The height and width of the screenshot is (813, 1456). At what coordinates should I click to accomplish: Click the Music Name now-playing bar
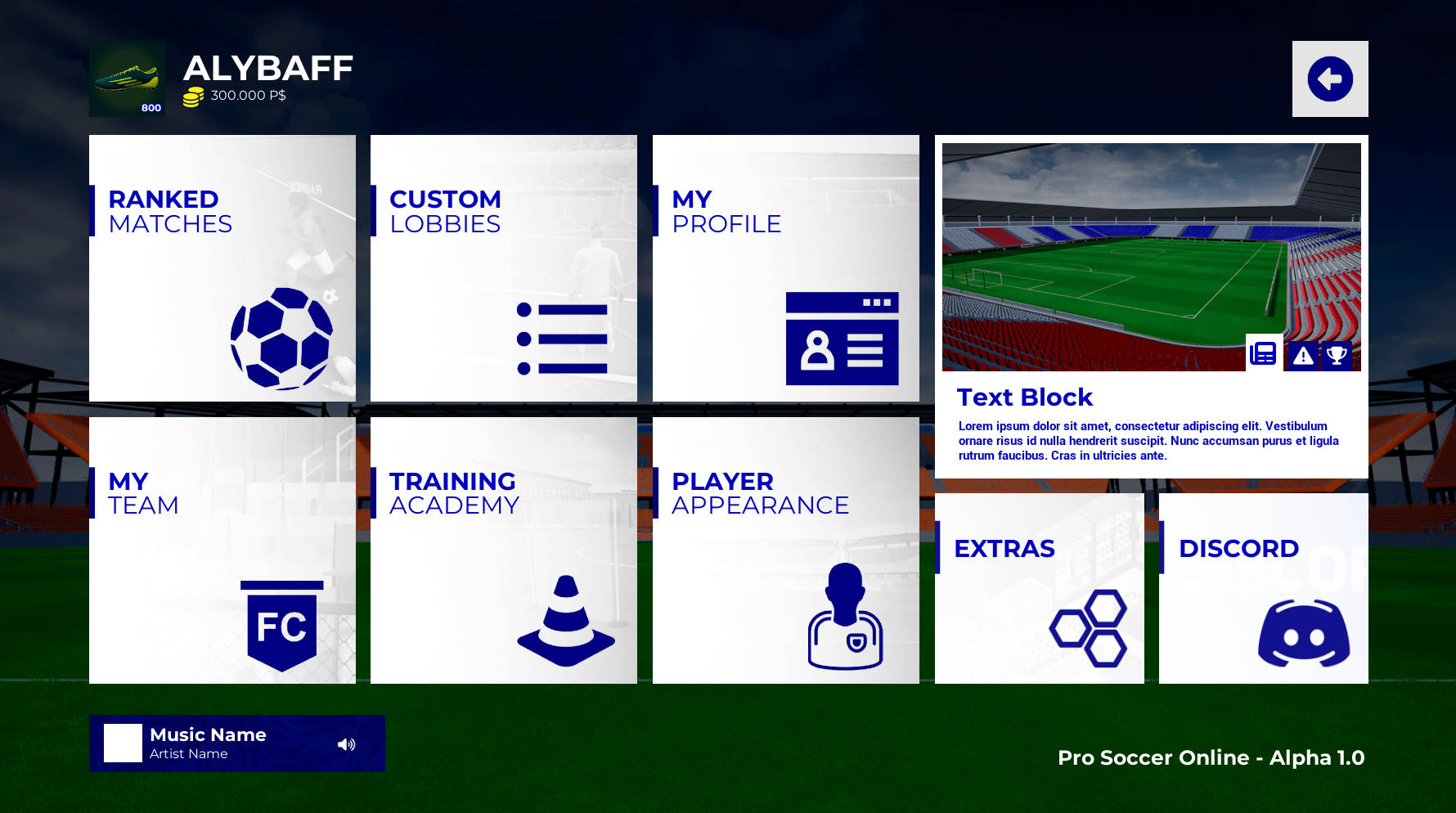click(236, 743)
